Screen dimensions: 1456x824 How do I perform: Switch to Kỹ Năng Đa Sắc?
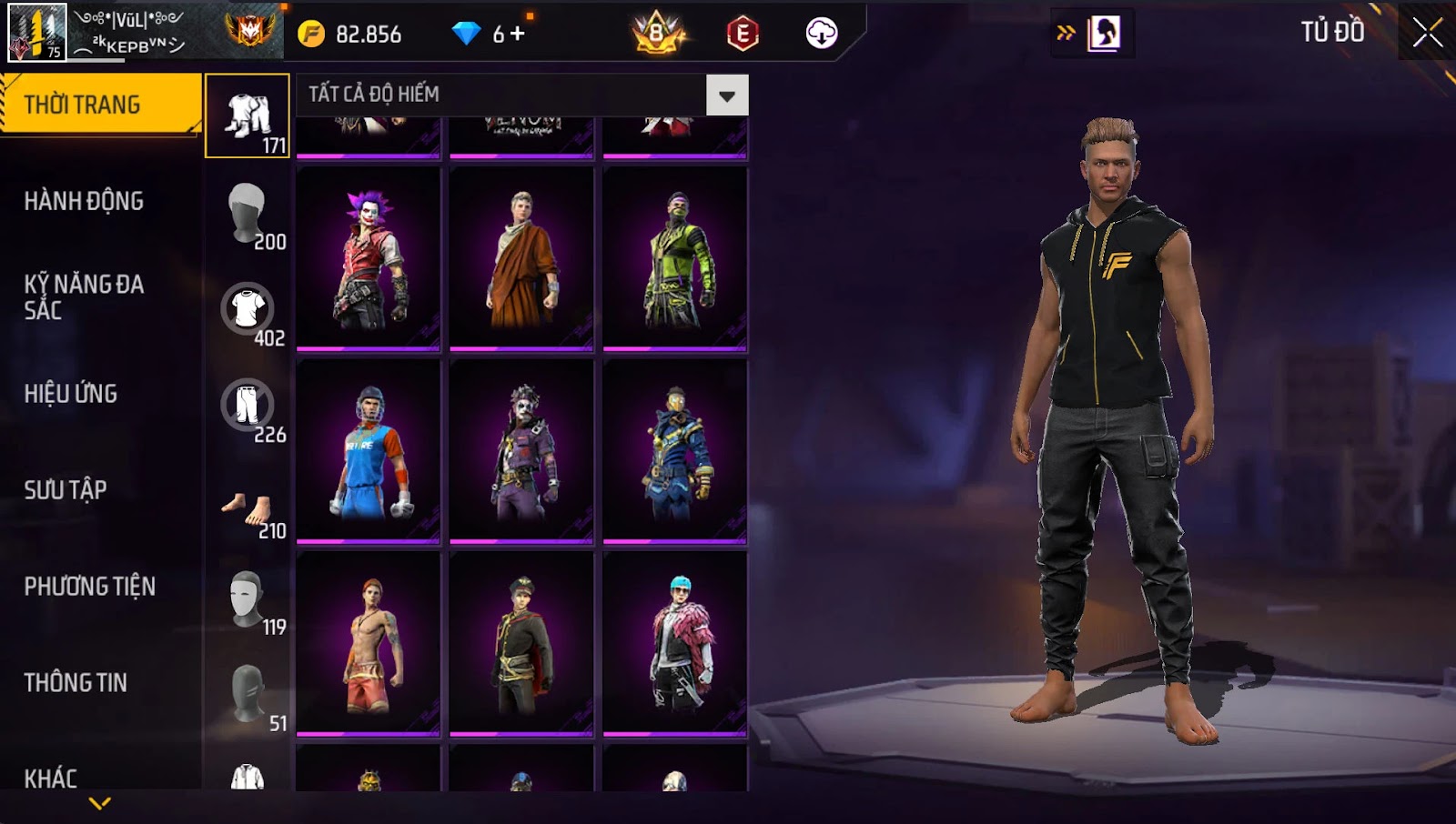(x=84, y=297)
